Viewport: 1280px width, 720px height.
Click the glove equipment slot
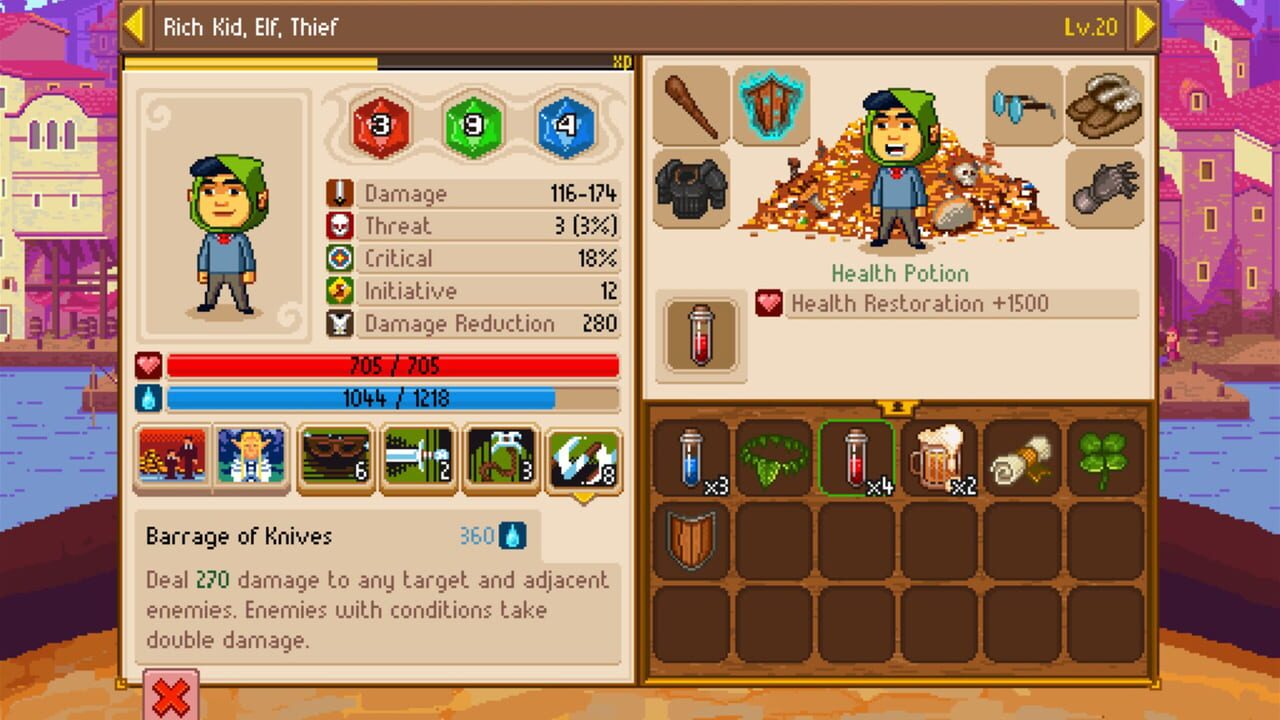point(1103,186)
